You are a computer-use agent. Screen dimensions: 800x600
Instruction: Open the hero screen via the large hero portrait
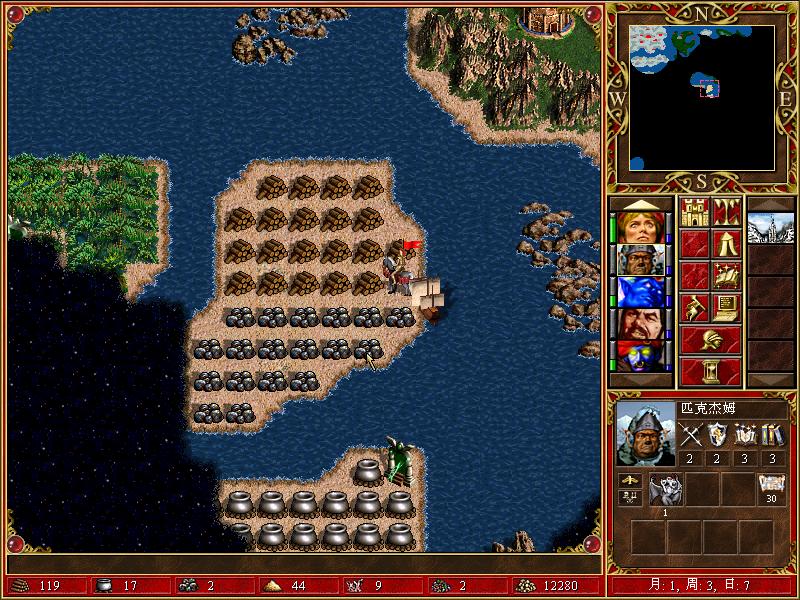[x=644, y=435]
